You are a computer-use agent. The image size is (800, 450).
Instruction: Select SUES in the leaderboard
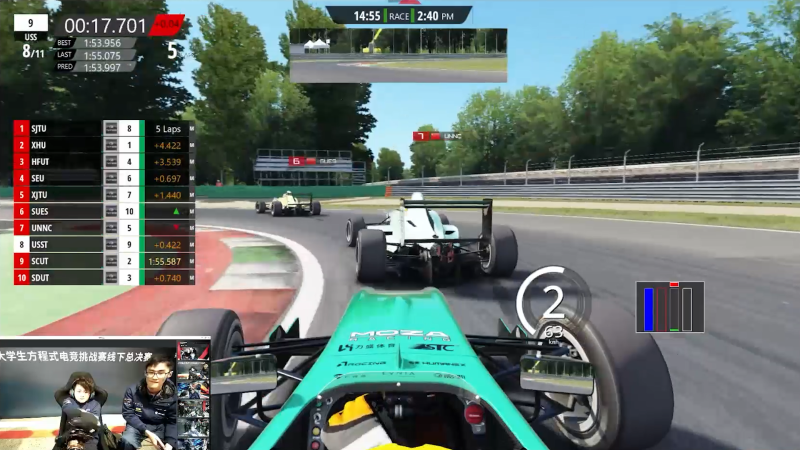(x=60, y=211)
